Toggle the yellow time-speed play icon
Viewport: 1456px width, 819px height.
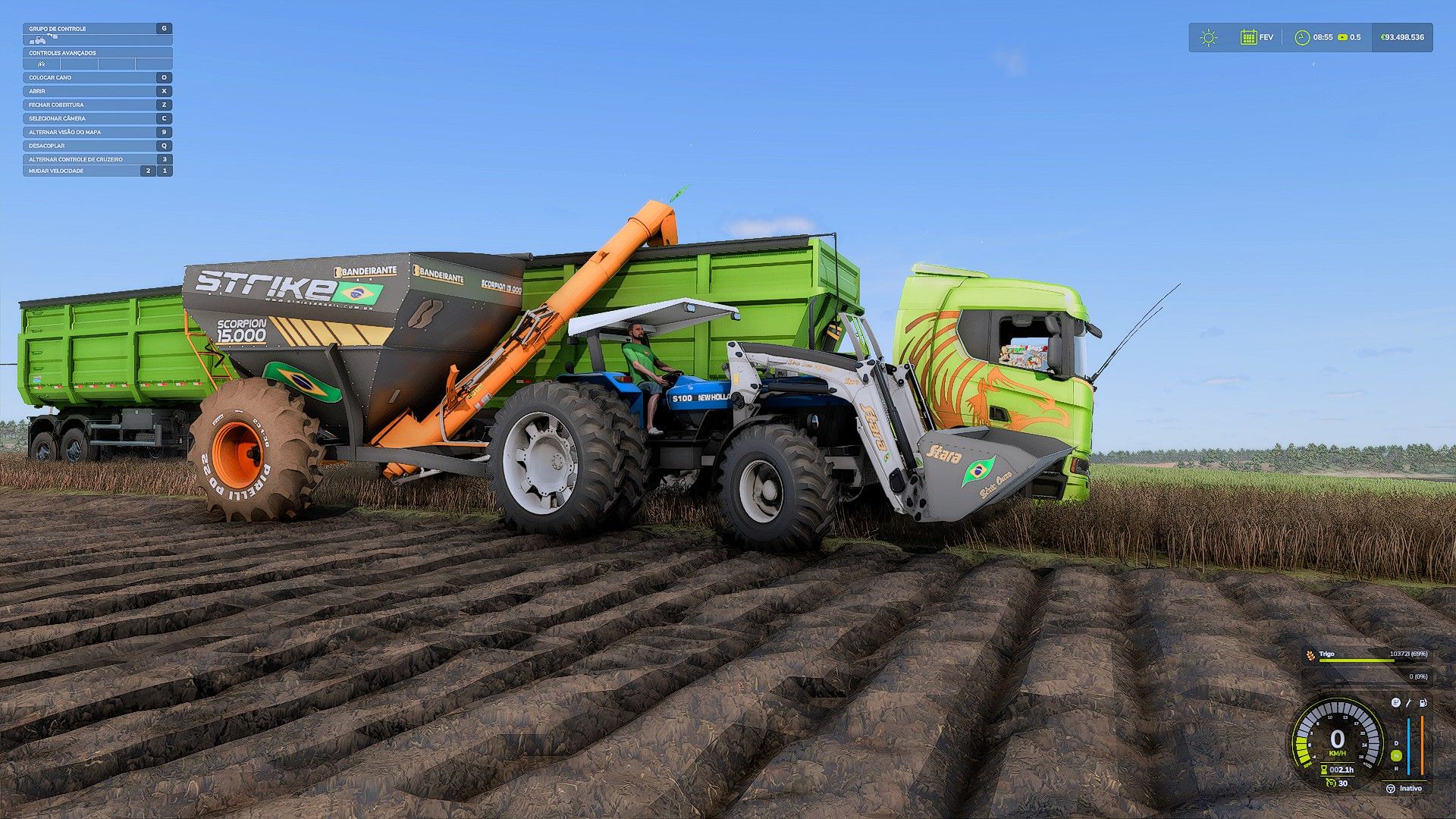tap(1342, 37)
